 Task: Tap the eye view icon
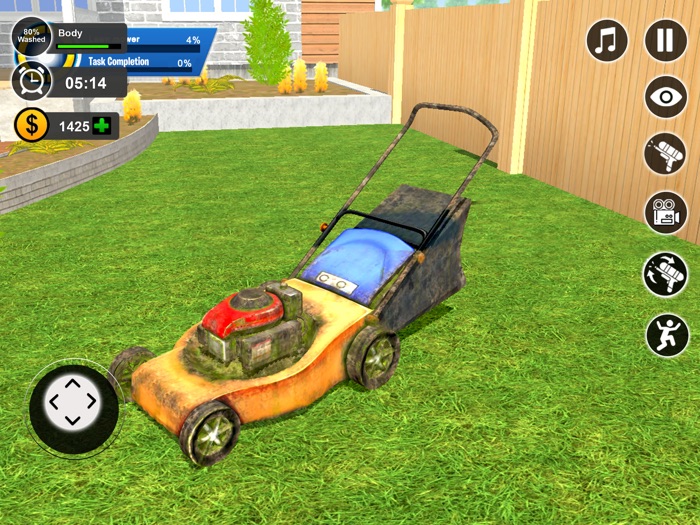[x=665, y=98]
